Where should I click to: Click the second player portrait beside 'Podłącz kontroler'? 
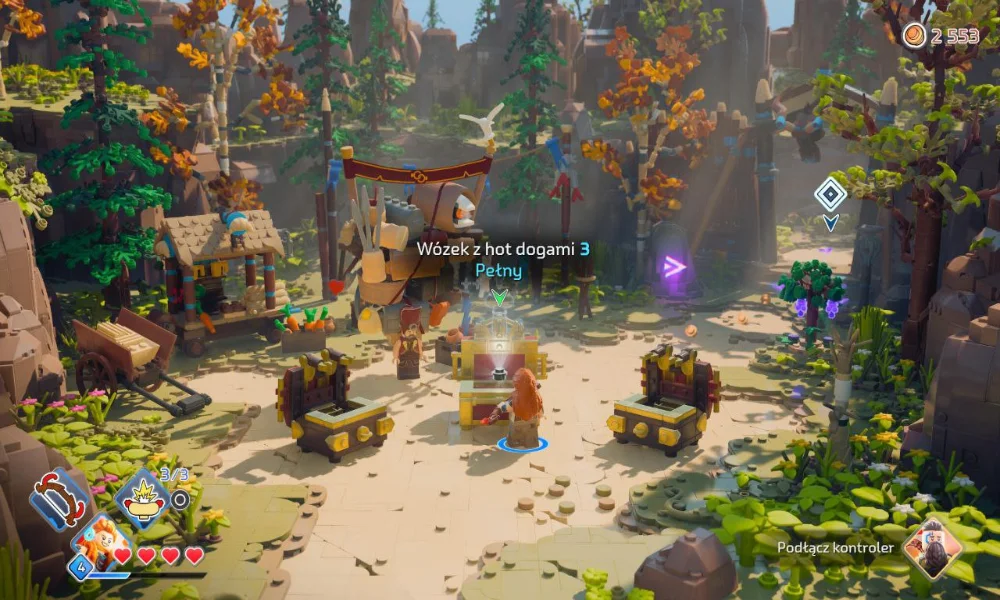(932, 548)
